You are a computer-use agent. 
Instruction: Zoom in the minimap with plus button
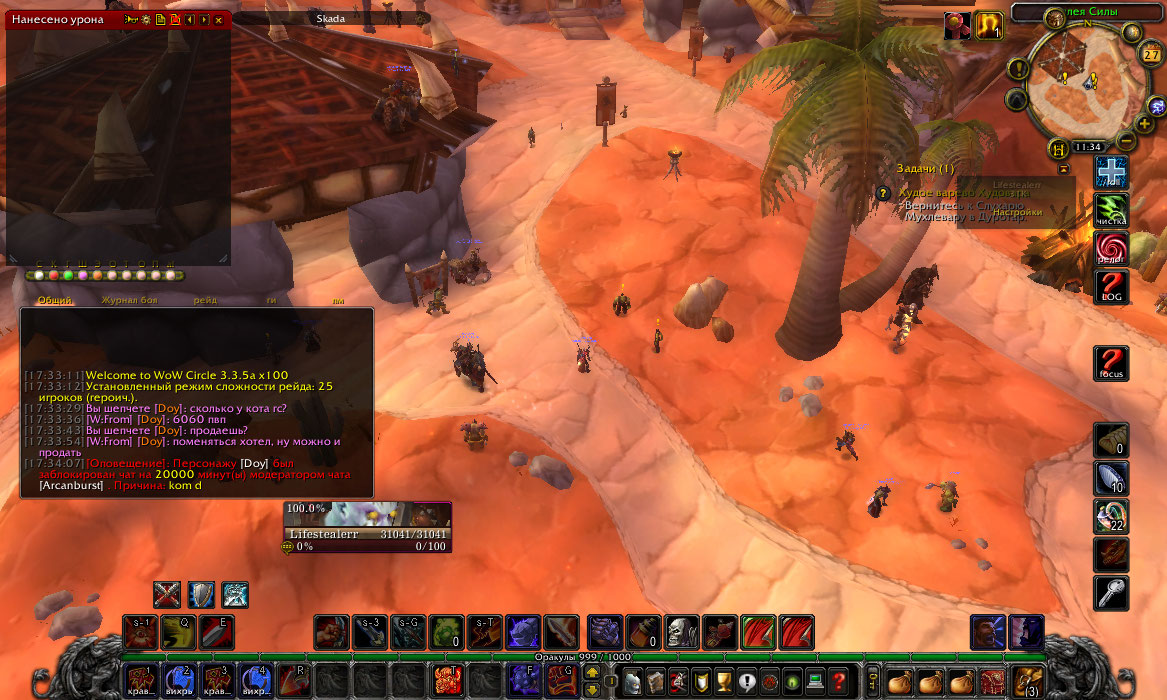point(1144,124)
